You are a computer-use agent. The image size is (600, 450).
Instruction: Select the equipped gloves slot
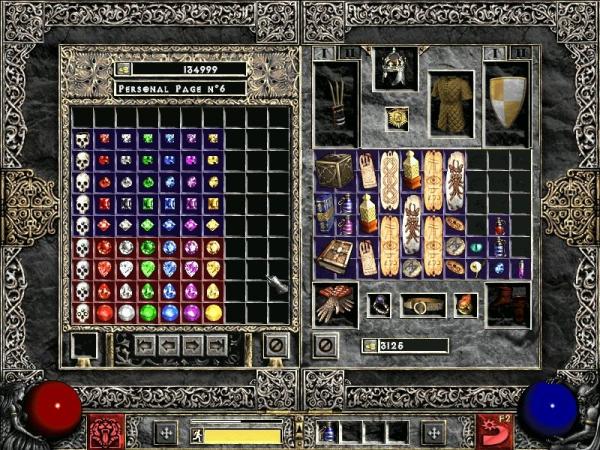335,304
